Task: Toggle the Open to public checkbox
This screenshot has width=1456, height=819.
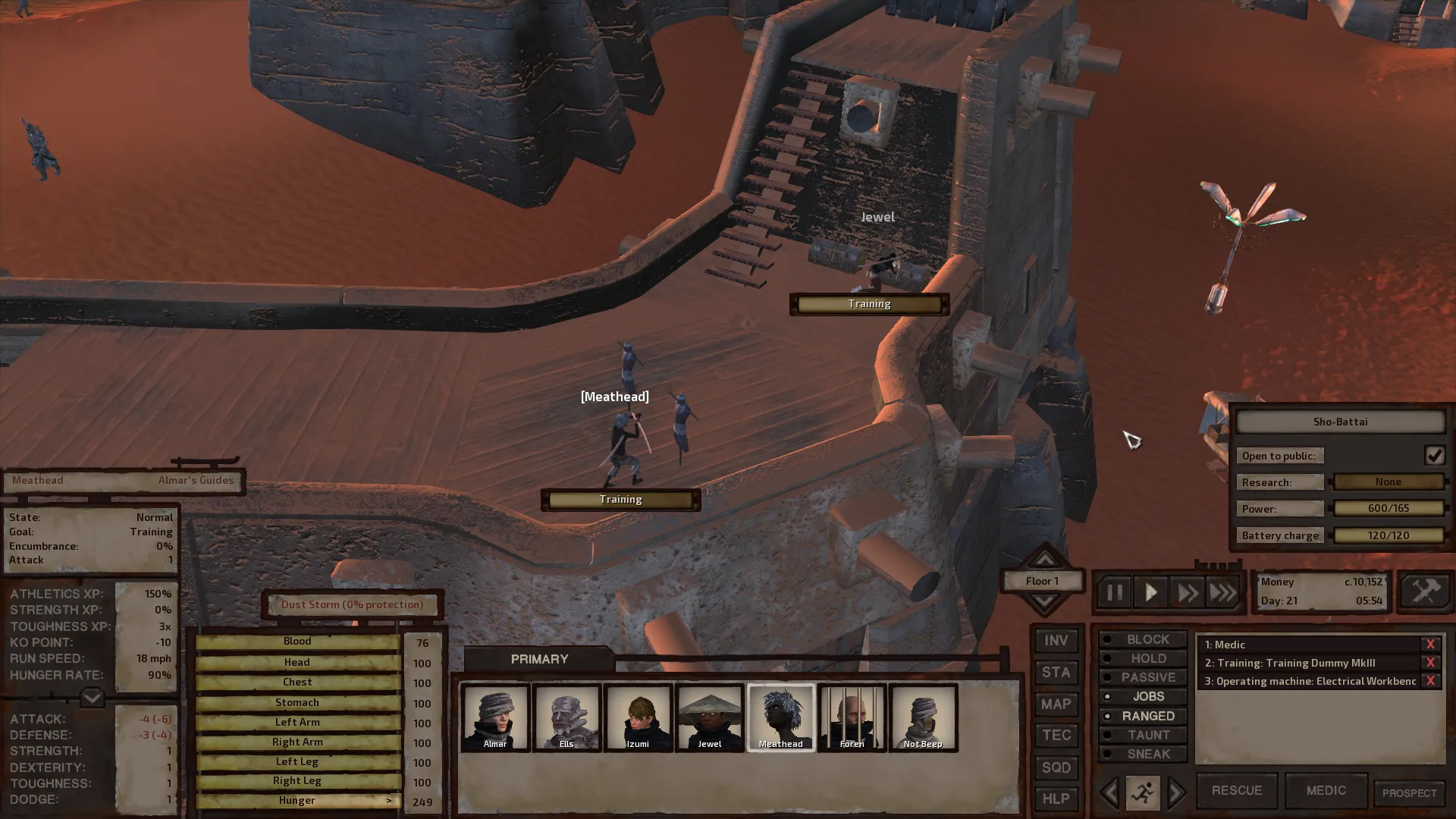Action: (1434, 455)
